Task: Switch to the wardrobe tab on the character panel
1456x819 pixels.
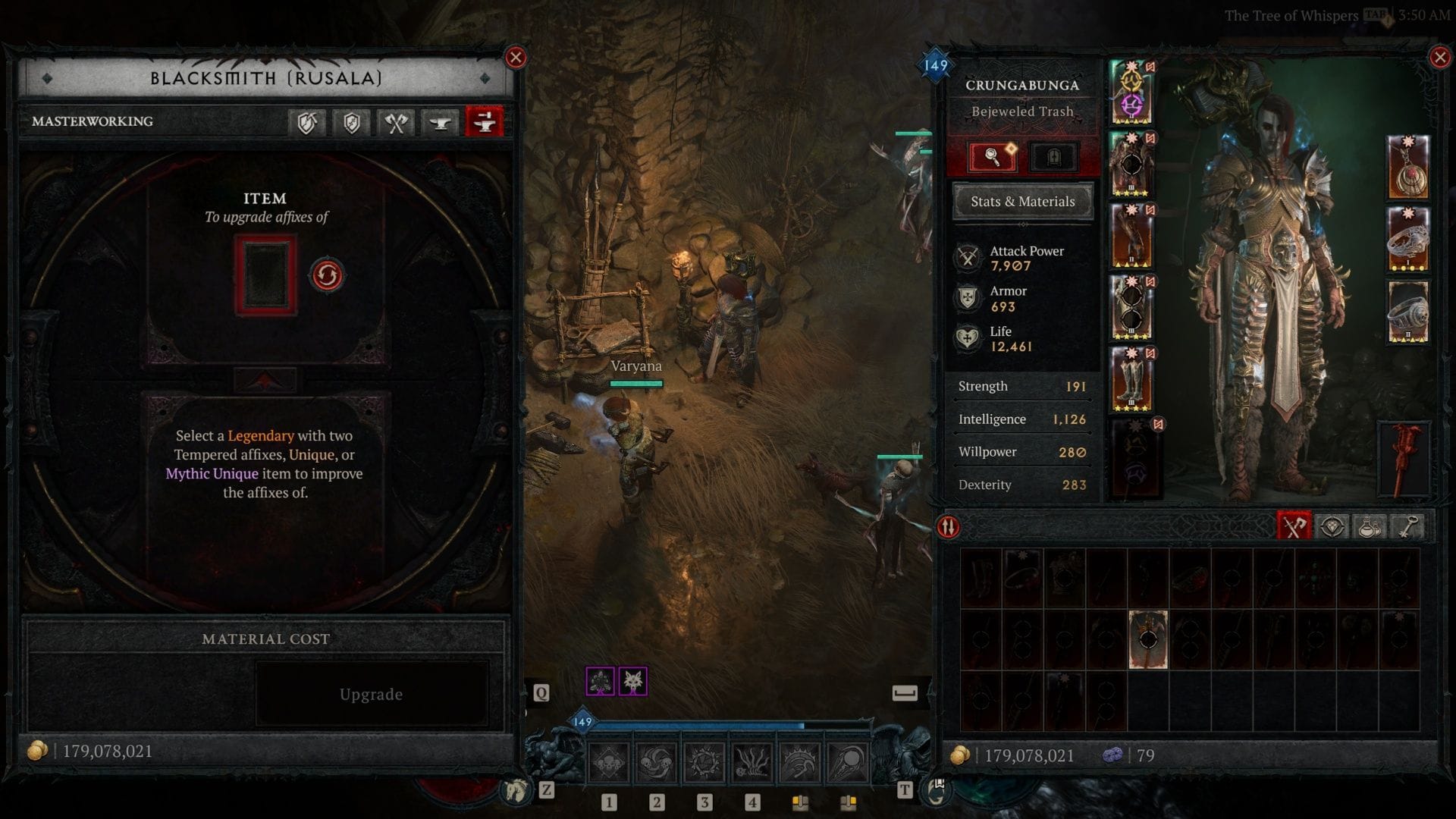Action: (x=1054, y=156)
